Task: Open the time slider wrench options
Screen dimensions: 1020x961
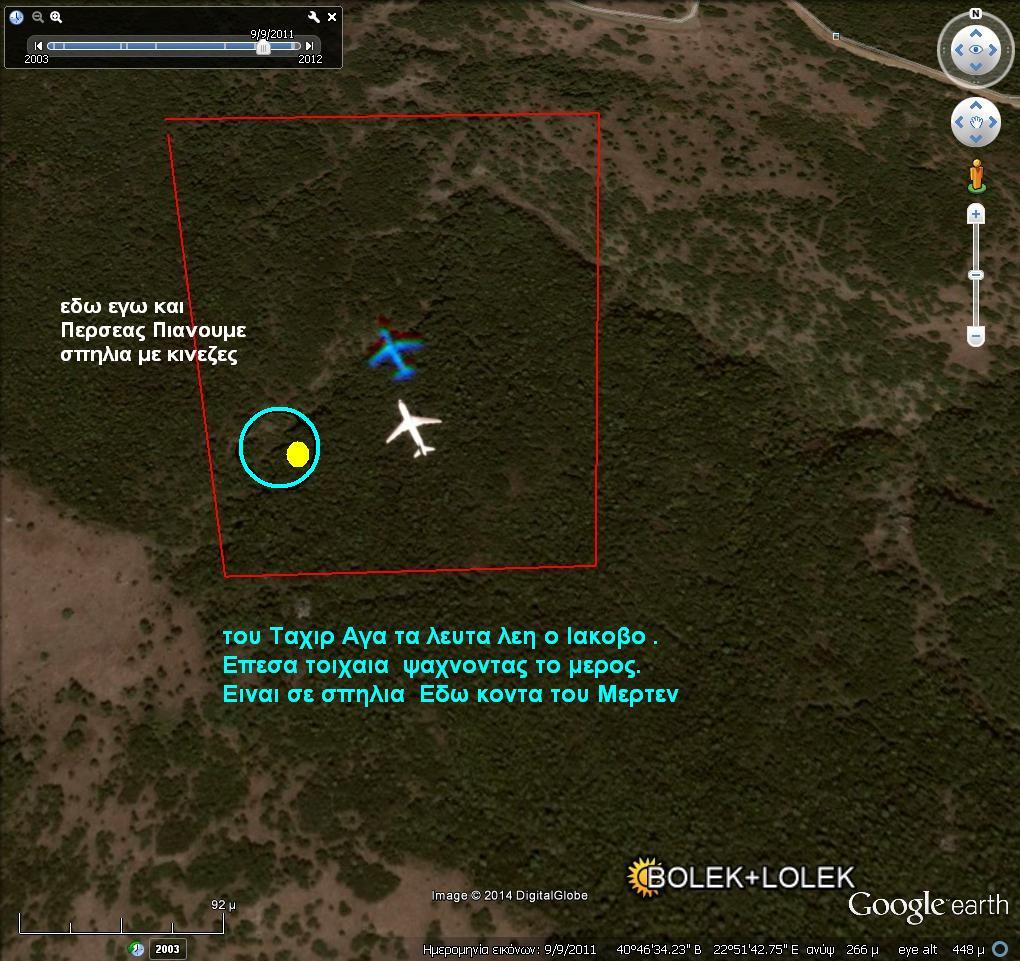Action: tap(313, 17)
